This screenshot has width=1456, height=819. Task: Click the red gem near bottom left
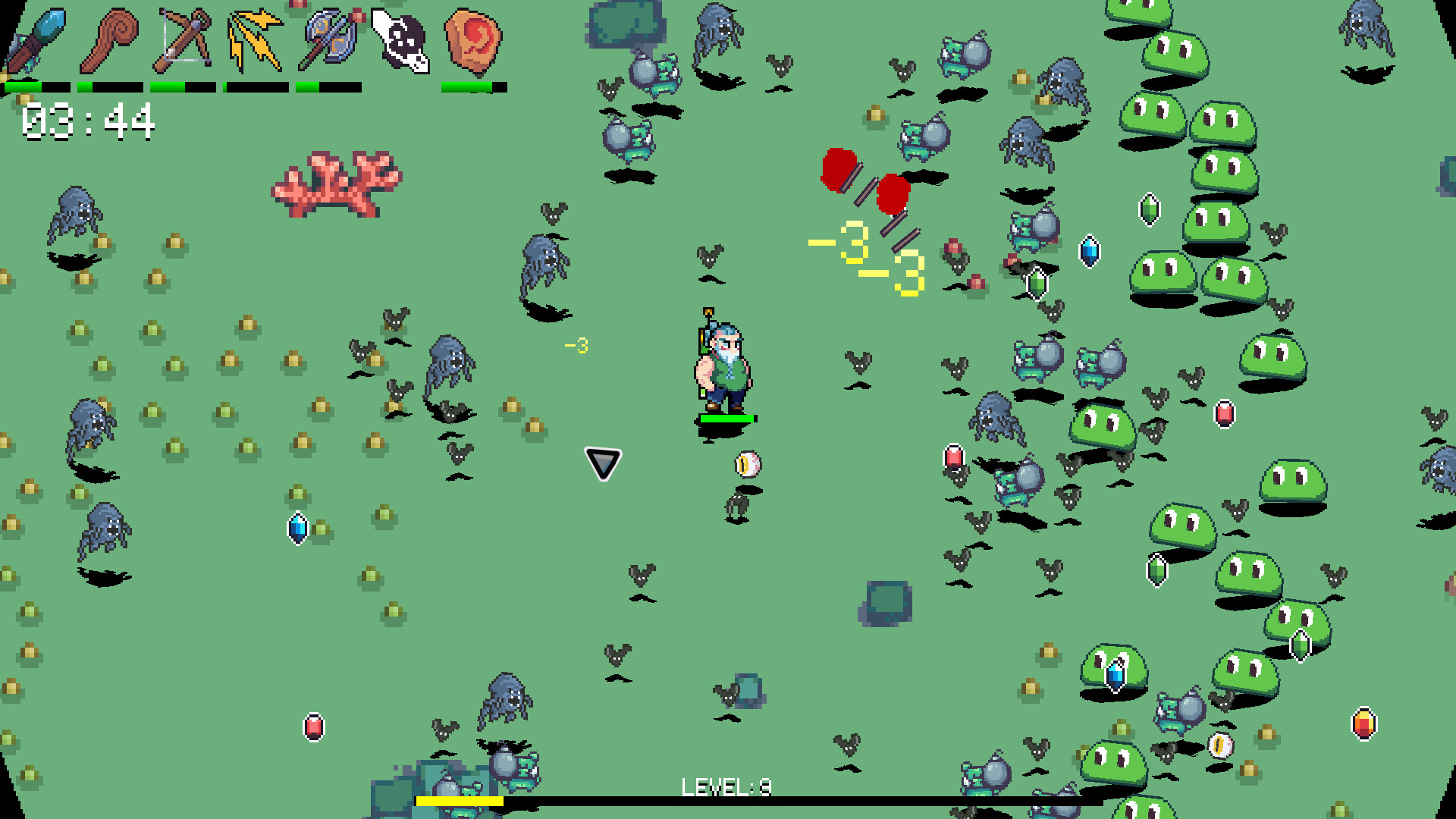313,726
